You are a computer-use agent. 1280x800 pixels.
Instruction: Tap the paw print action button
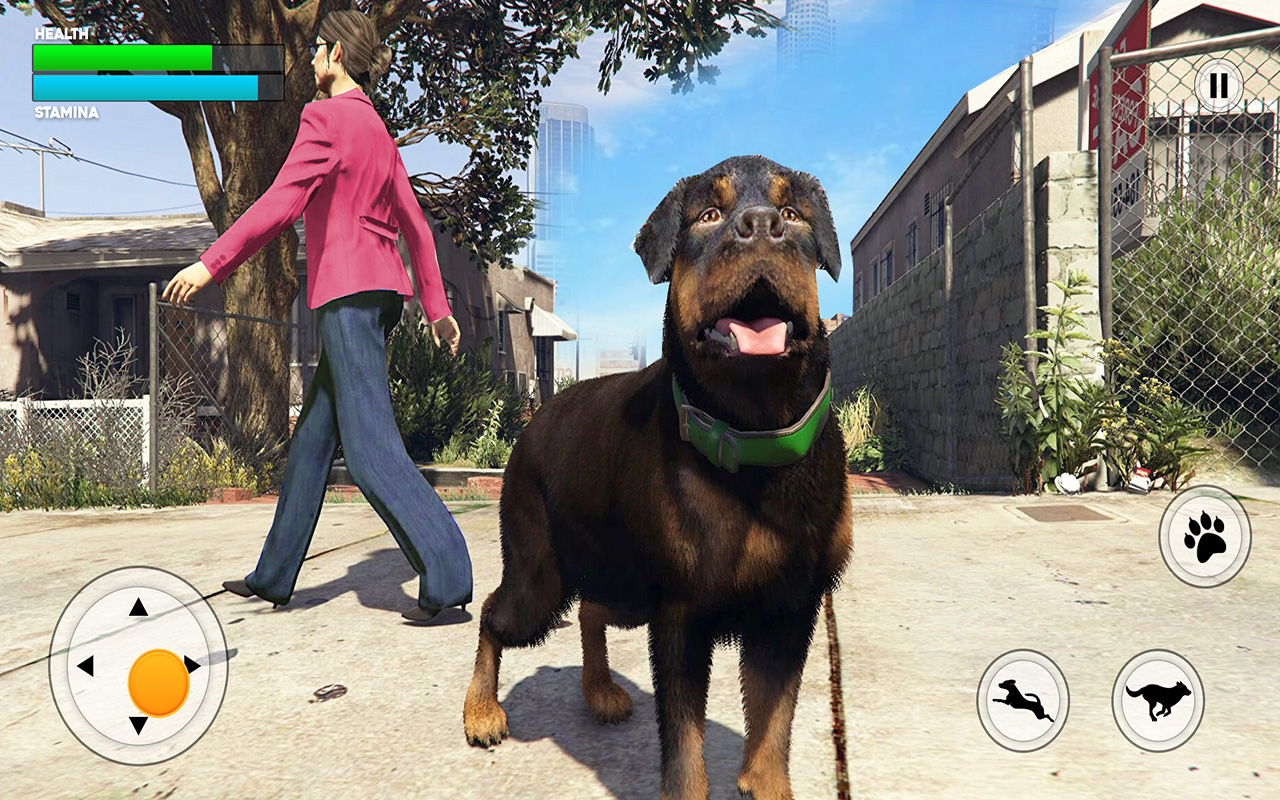click(x=1203, y=536)
